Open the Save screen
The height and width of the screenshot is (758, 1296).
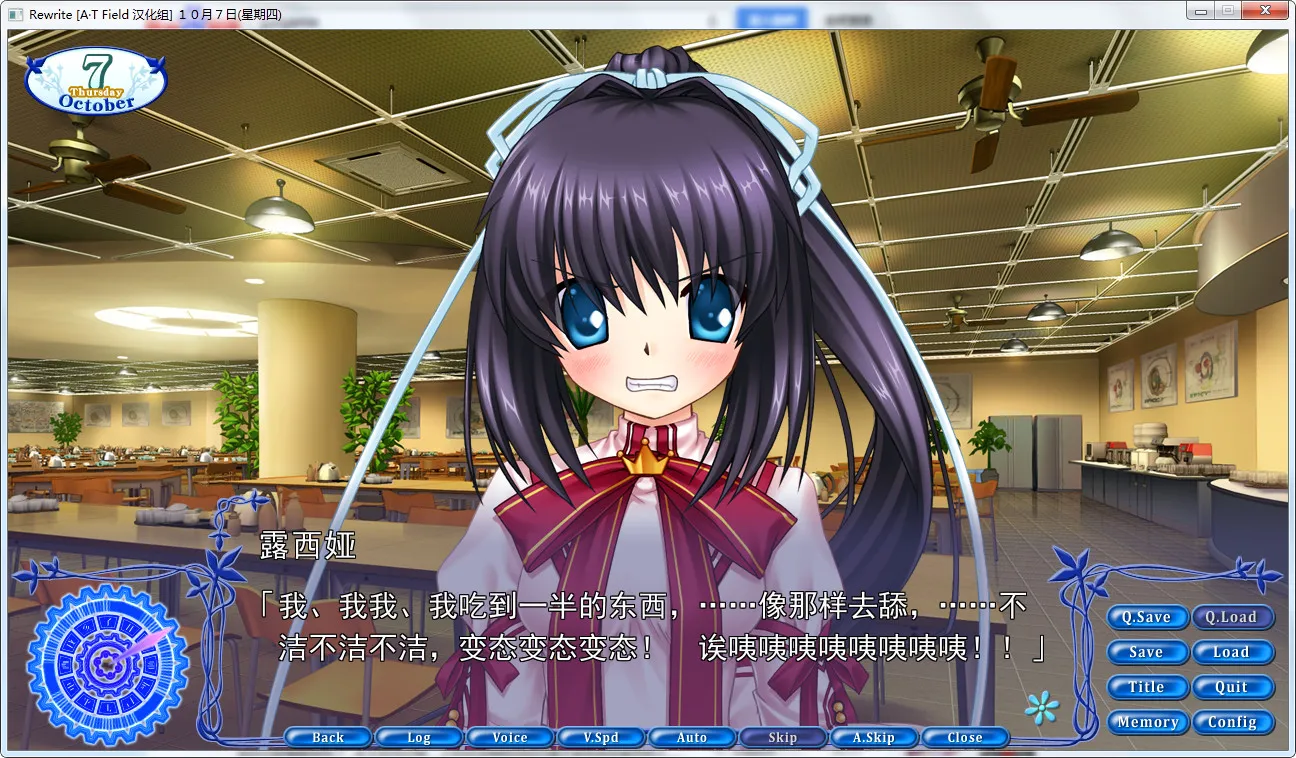click(1147, 652)
